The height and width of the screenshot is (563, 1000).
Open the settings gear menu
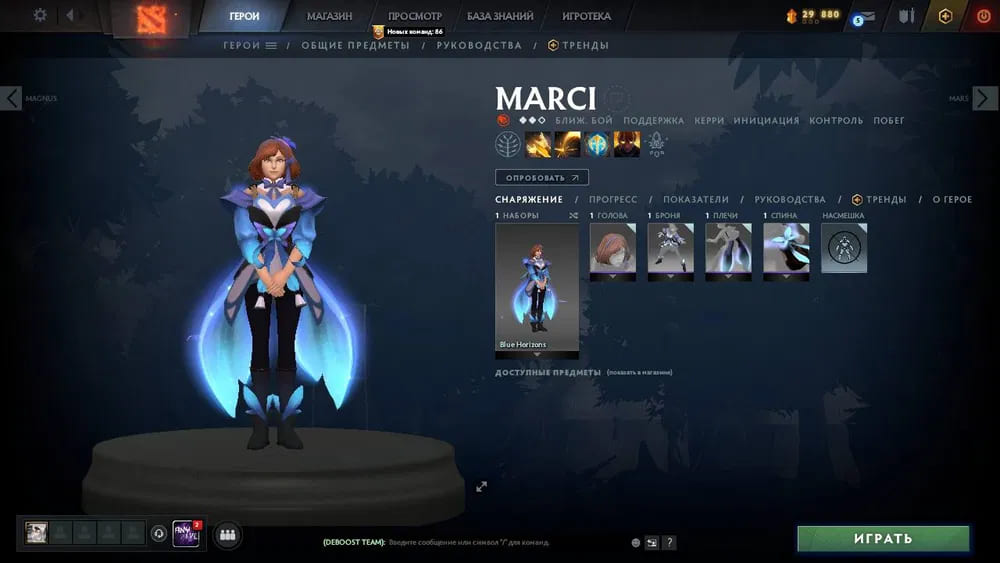point(40,15)
